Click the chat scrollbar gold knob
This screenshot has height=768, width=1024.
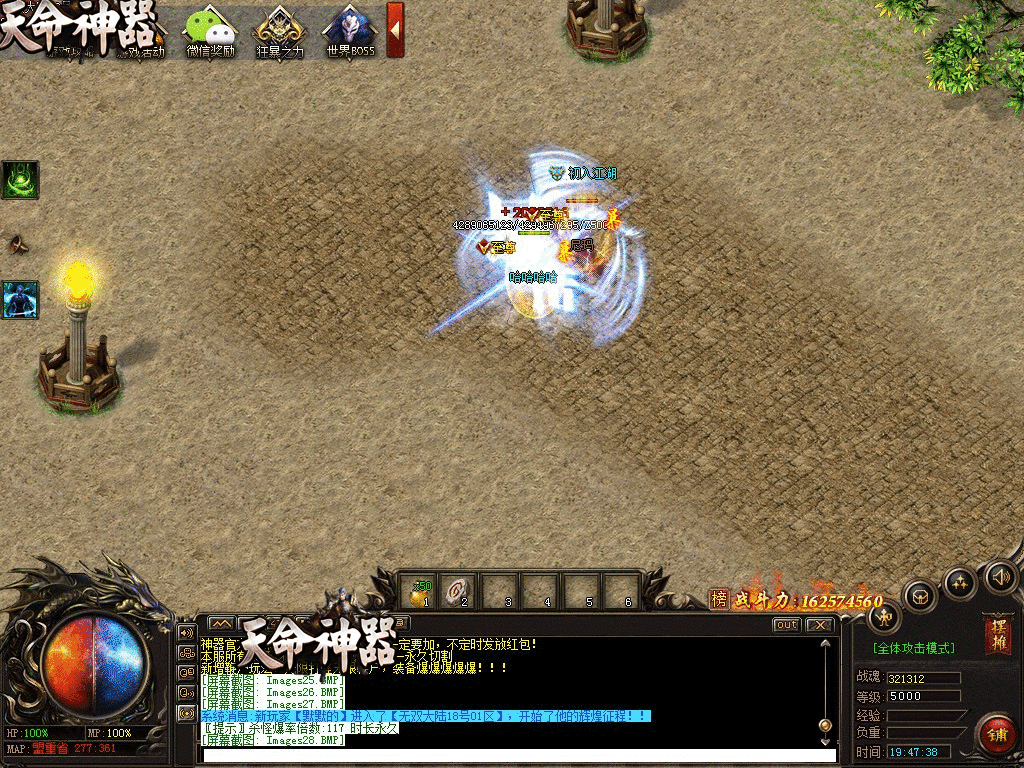[825, 725]
